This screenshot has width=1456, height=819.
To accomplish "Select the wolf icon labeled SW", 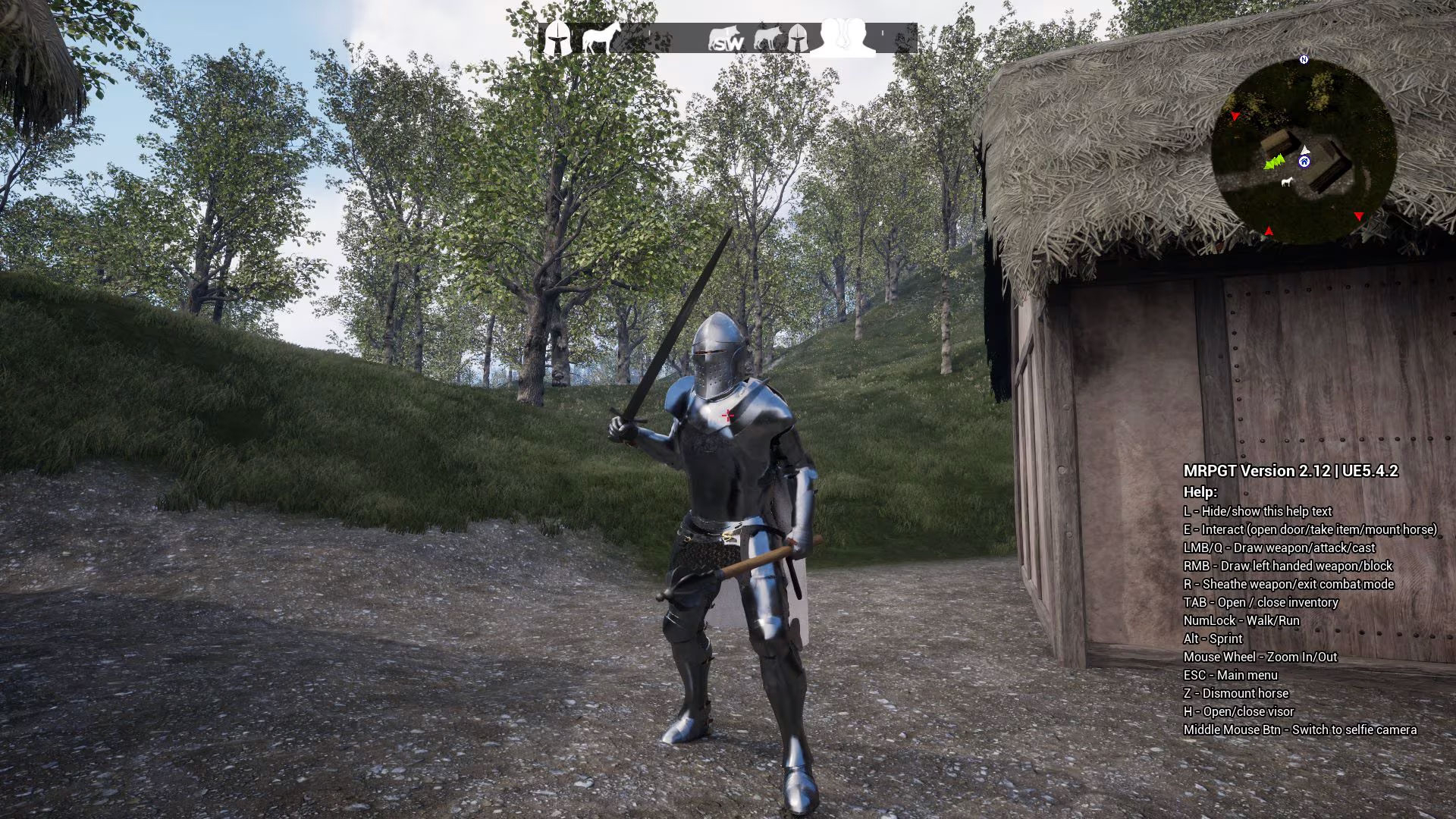I will tap(725, 36).
